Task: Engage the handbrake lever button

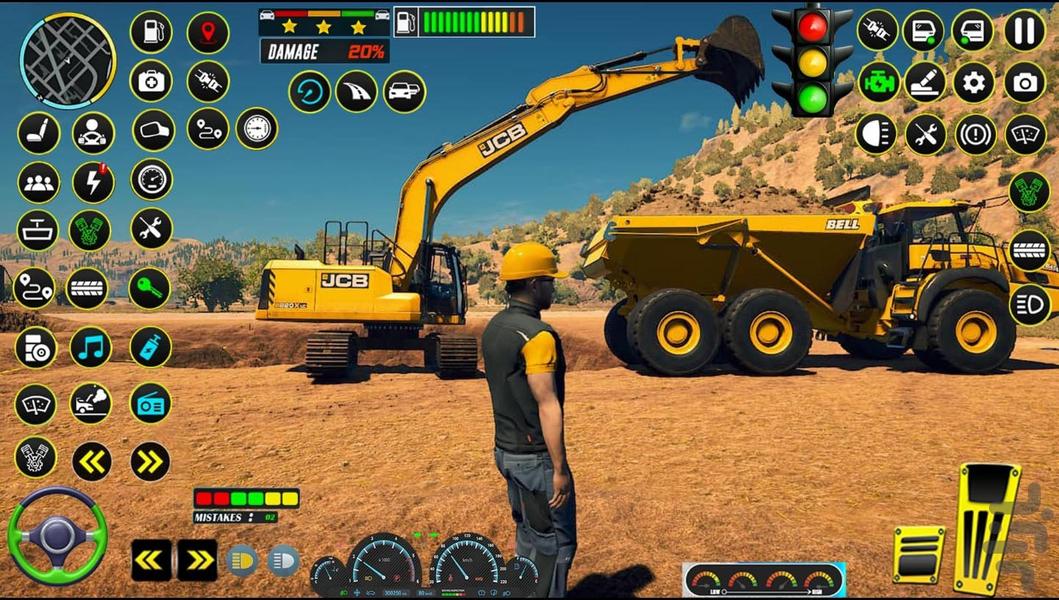Action: [925, 82]
